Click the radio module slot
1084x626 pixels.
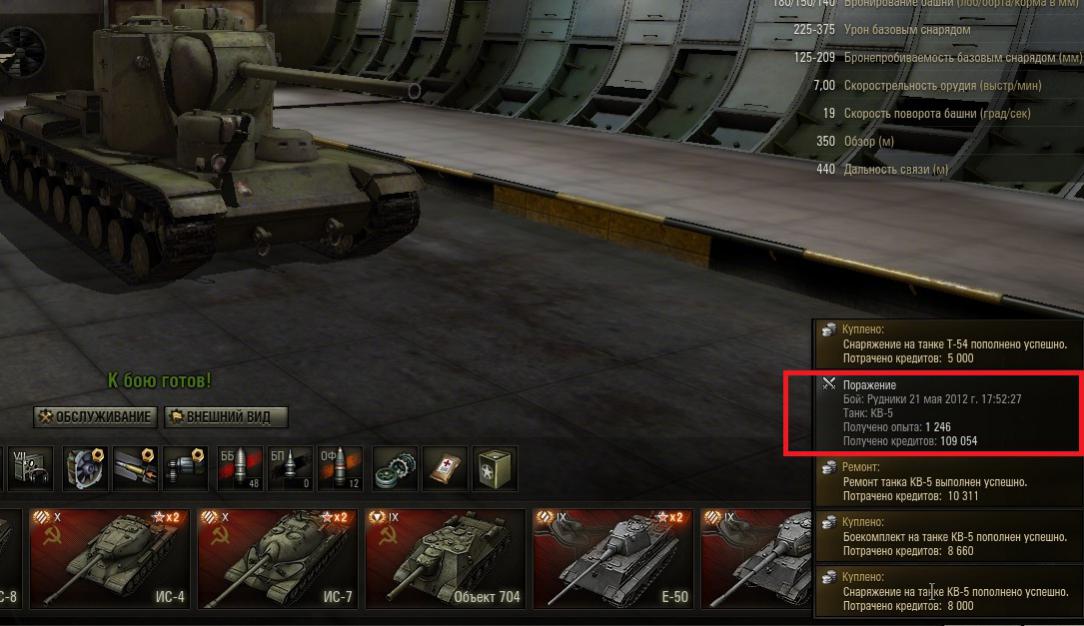tap(32, 468)
